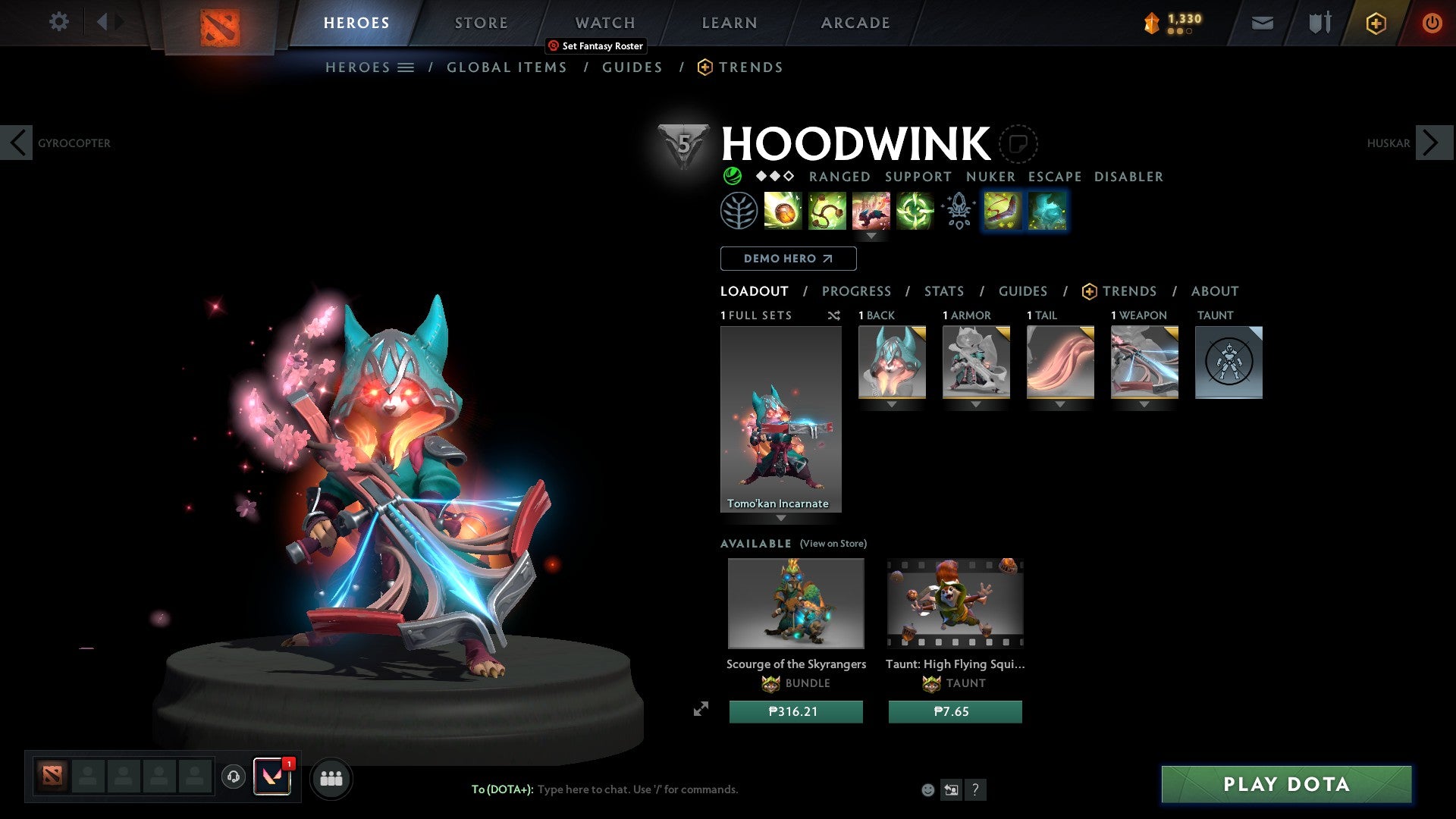Switch to the STATS tab
The image size is (1456, 819).
tap(944, 290)
